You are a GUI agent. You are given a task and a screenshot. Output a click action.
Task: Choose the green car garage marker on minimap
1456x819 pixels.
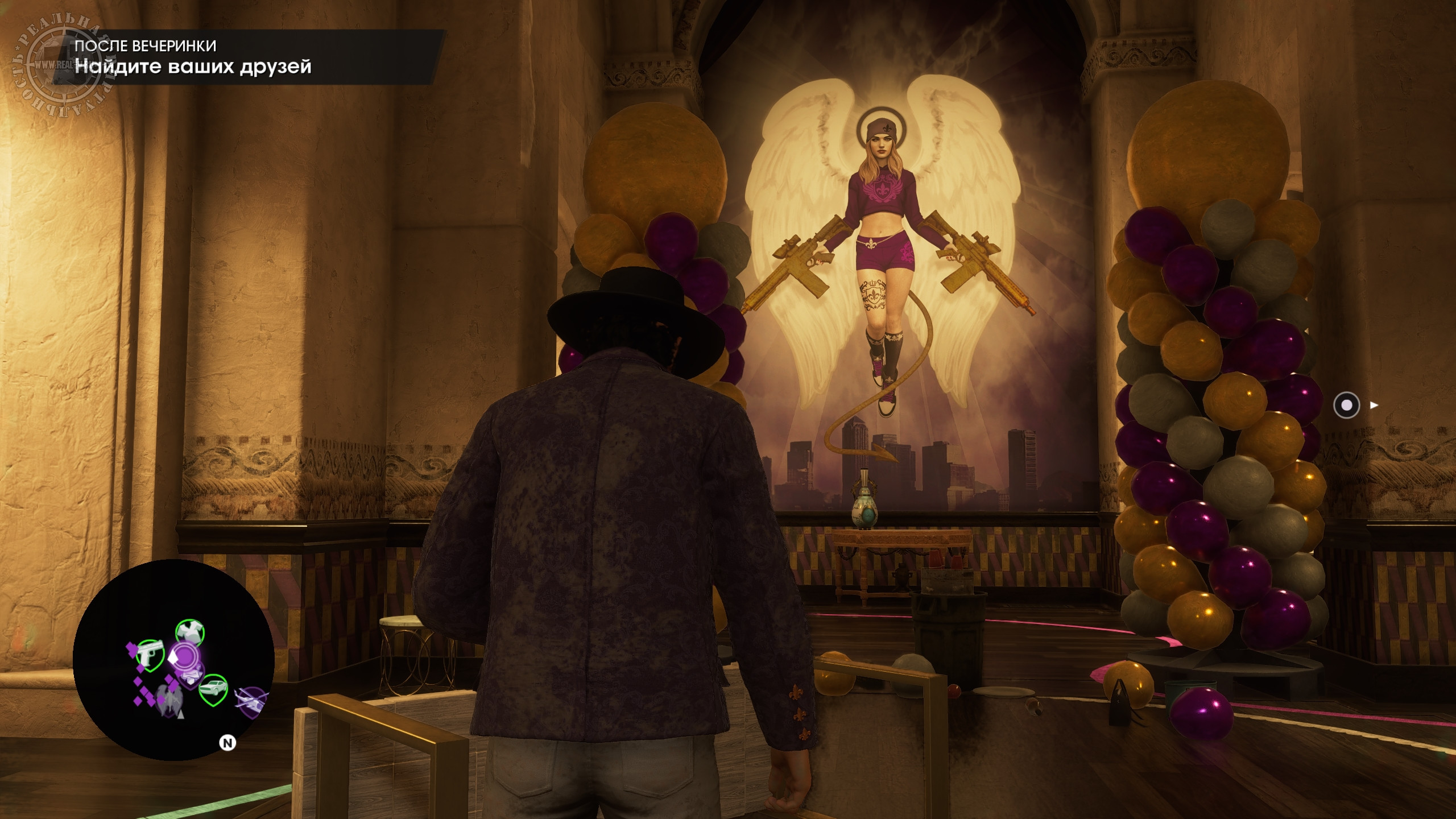coord(213,687)
